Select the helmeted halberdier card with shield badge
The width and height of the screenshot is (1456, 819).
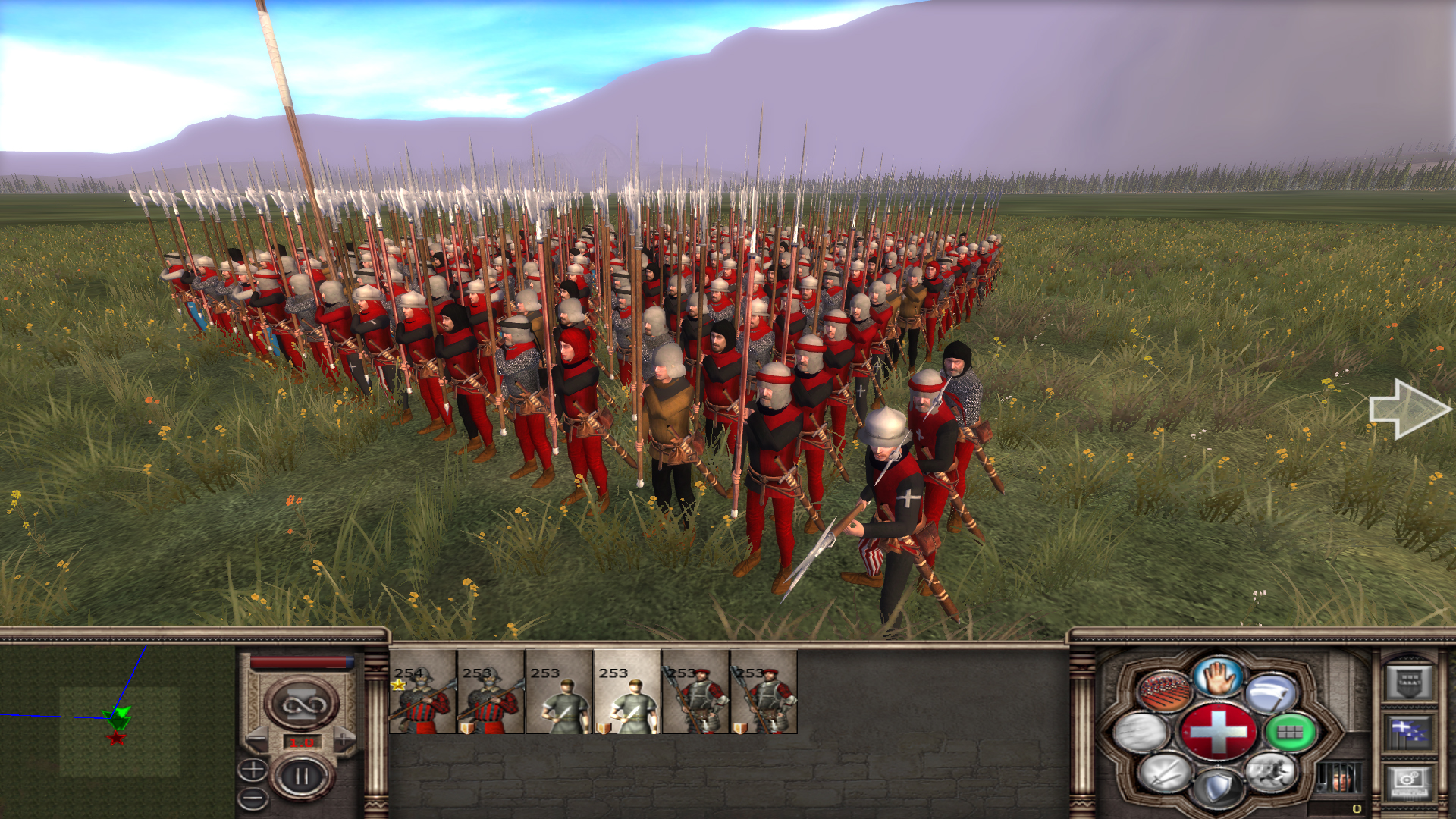point(491,692)
